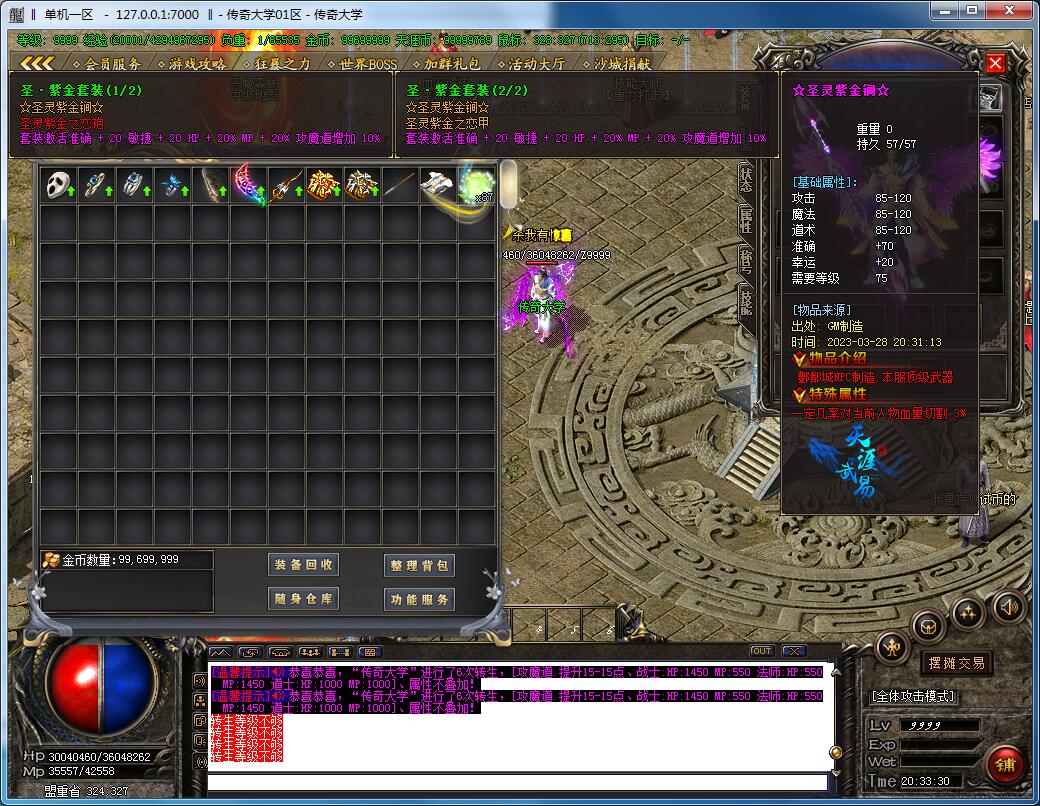The height and width of the screenshot is (806, 1040).
Task: Open the 活动大厅 menu
Action: (529, 63)
